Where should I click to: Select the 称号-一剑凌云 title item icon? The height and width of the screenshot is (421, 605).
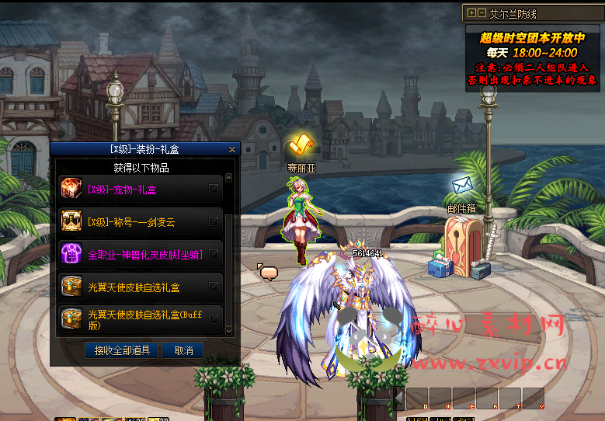click(72, 221)
